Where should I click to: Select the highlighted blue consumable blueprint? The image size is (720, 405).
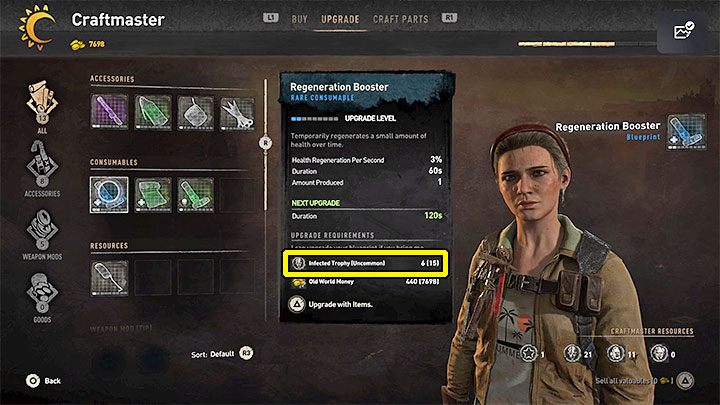pyautogui.click(x=109, y=193)
